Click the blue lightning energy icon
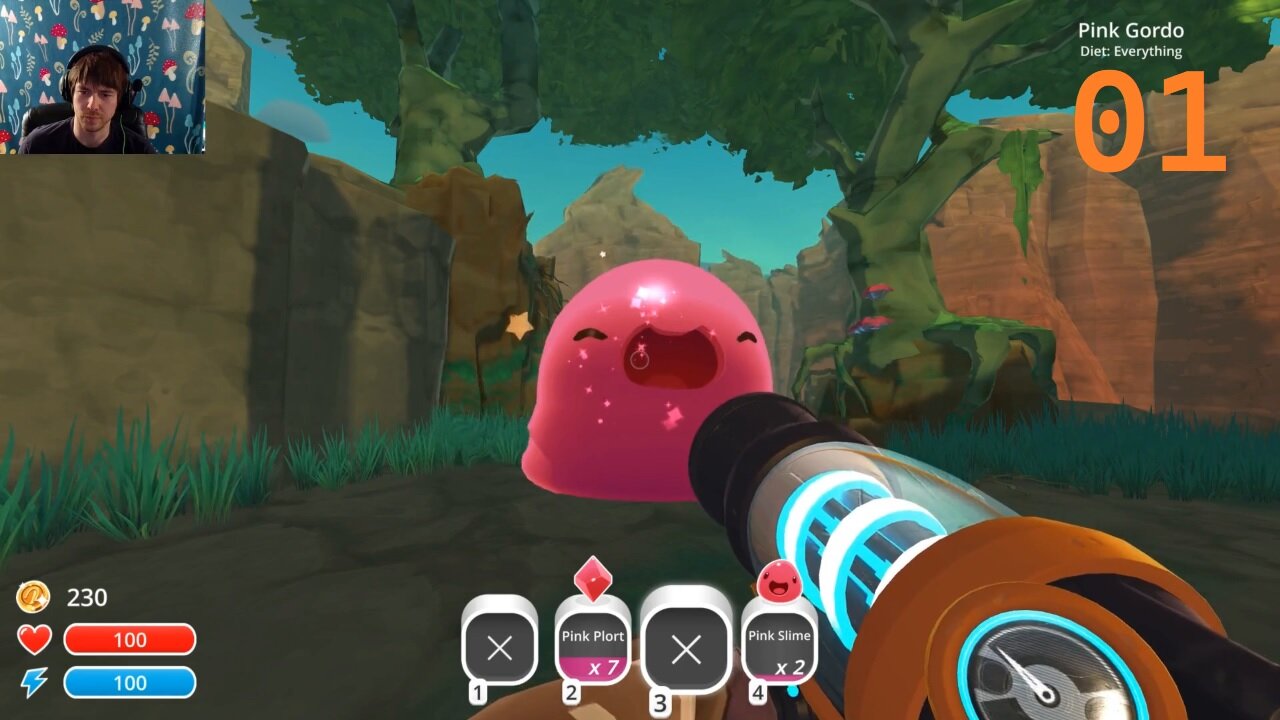This screenshot has height=720, width=1280. (x=35, y=682)
